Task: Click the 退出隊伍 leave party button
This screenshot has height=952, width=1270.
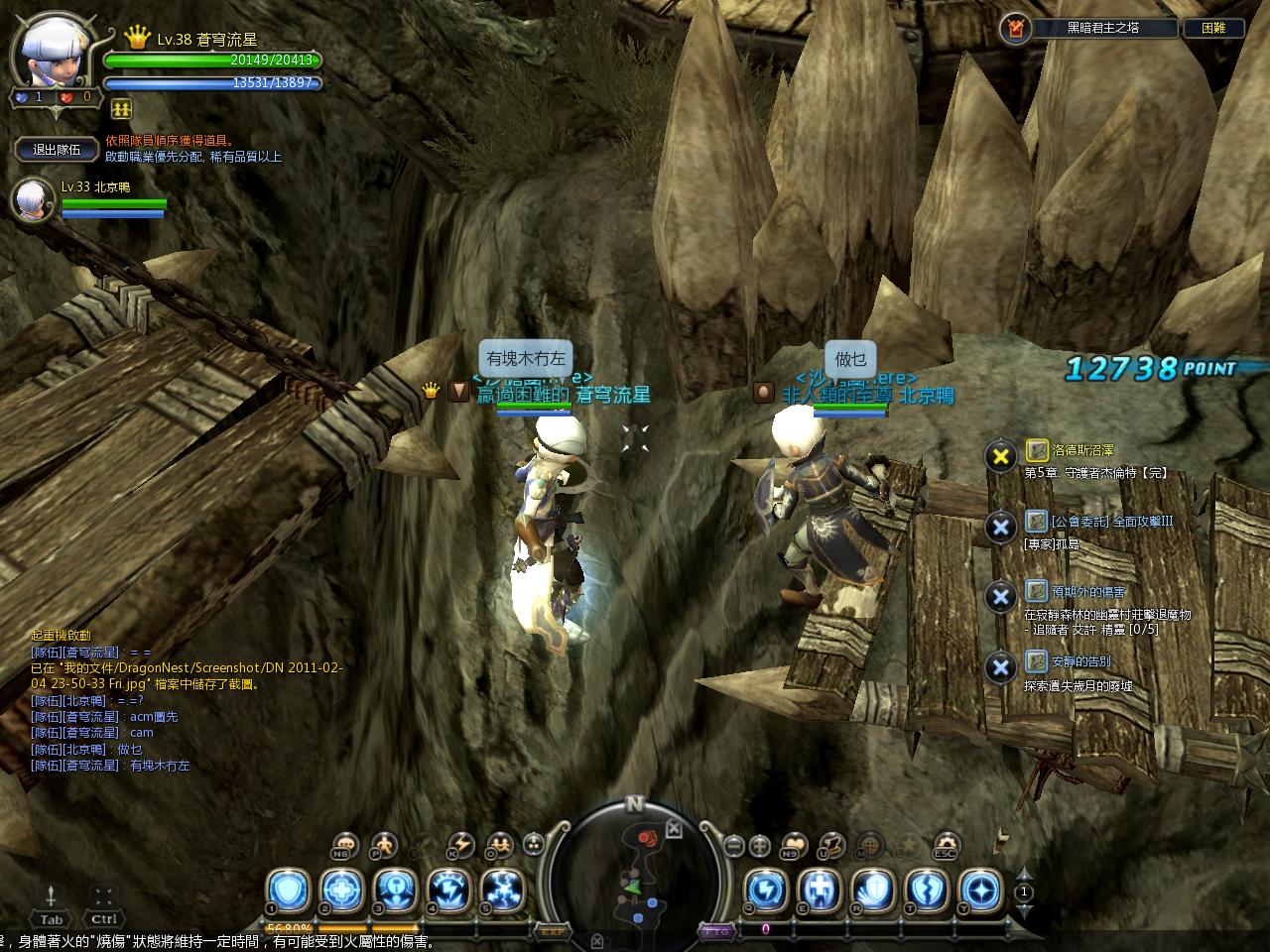Action: tap(58, 150)
